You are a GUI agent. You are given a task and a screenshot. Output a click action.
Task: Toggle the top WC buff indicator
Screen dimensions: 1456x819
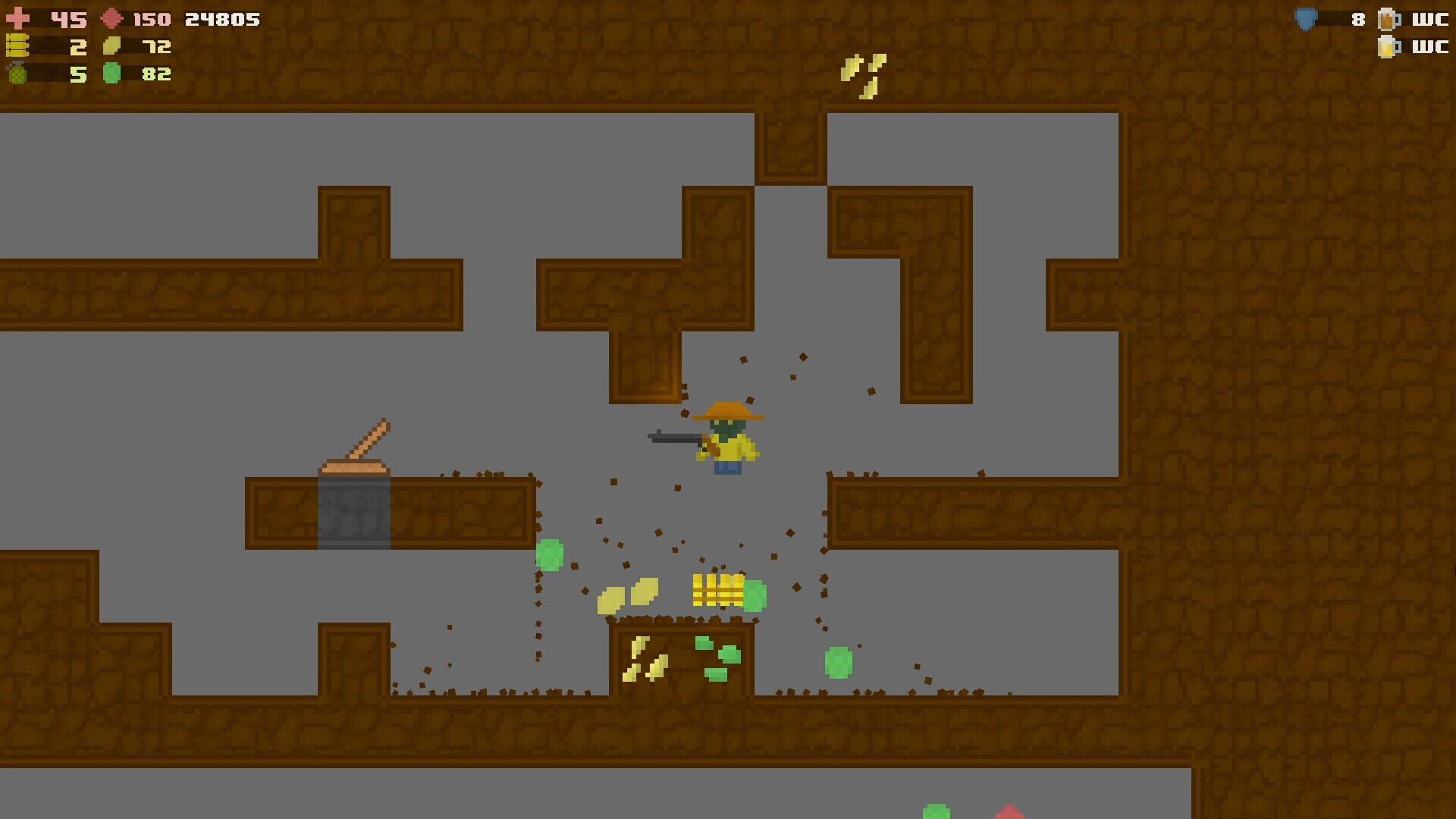click(x=1429, y=19)
